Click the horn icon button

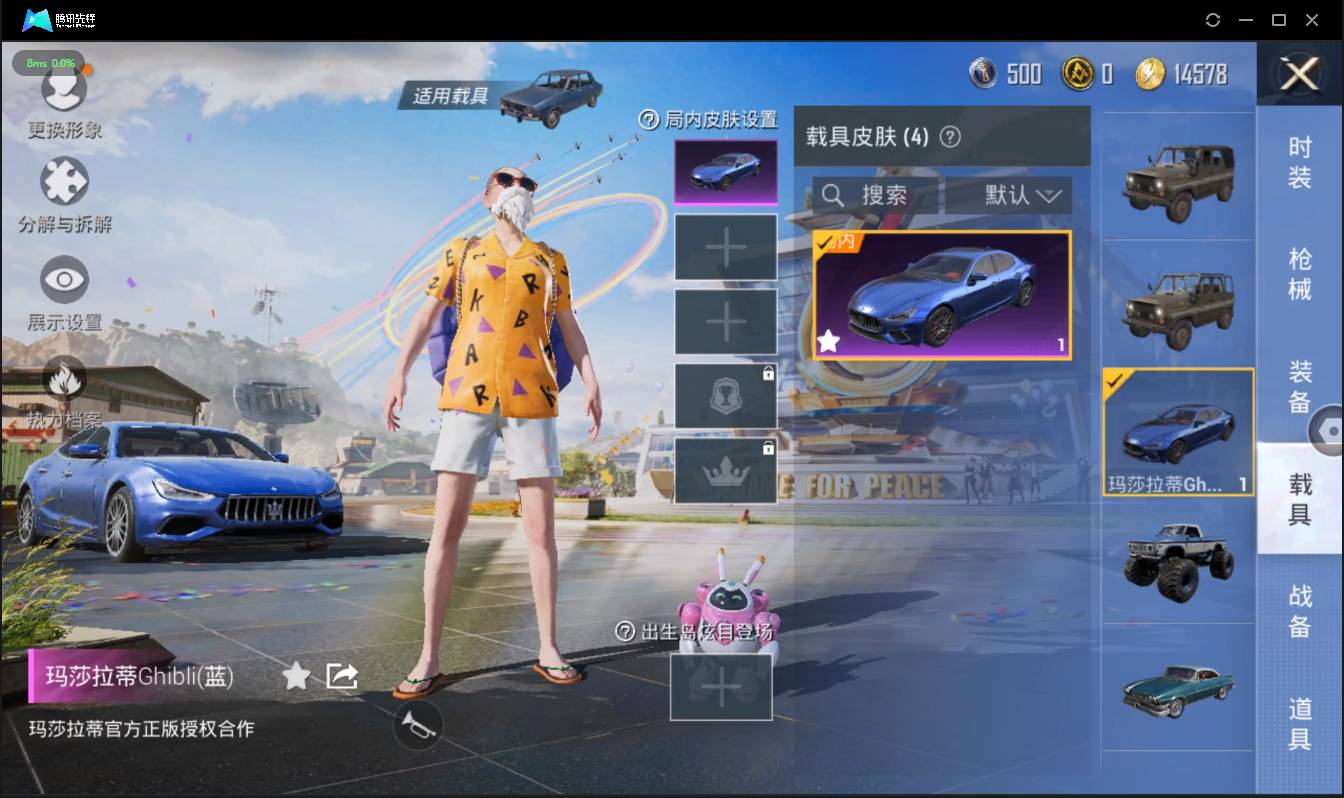click(x=417, y=724)
